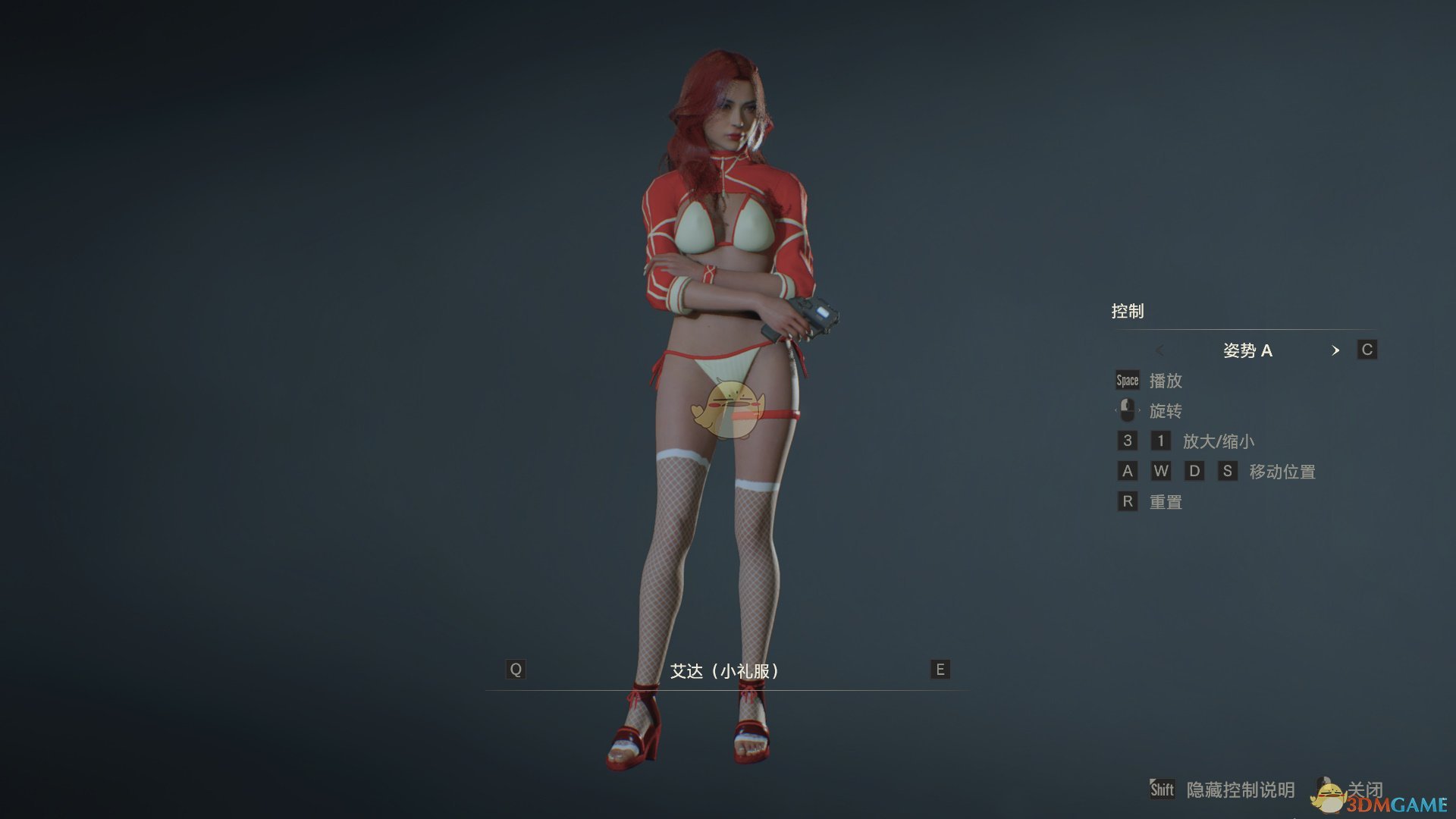Click the S key icon in the controls panel
This screenshot has height=819, width=1456.
point(1228,470)
